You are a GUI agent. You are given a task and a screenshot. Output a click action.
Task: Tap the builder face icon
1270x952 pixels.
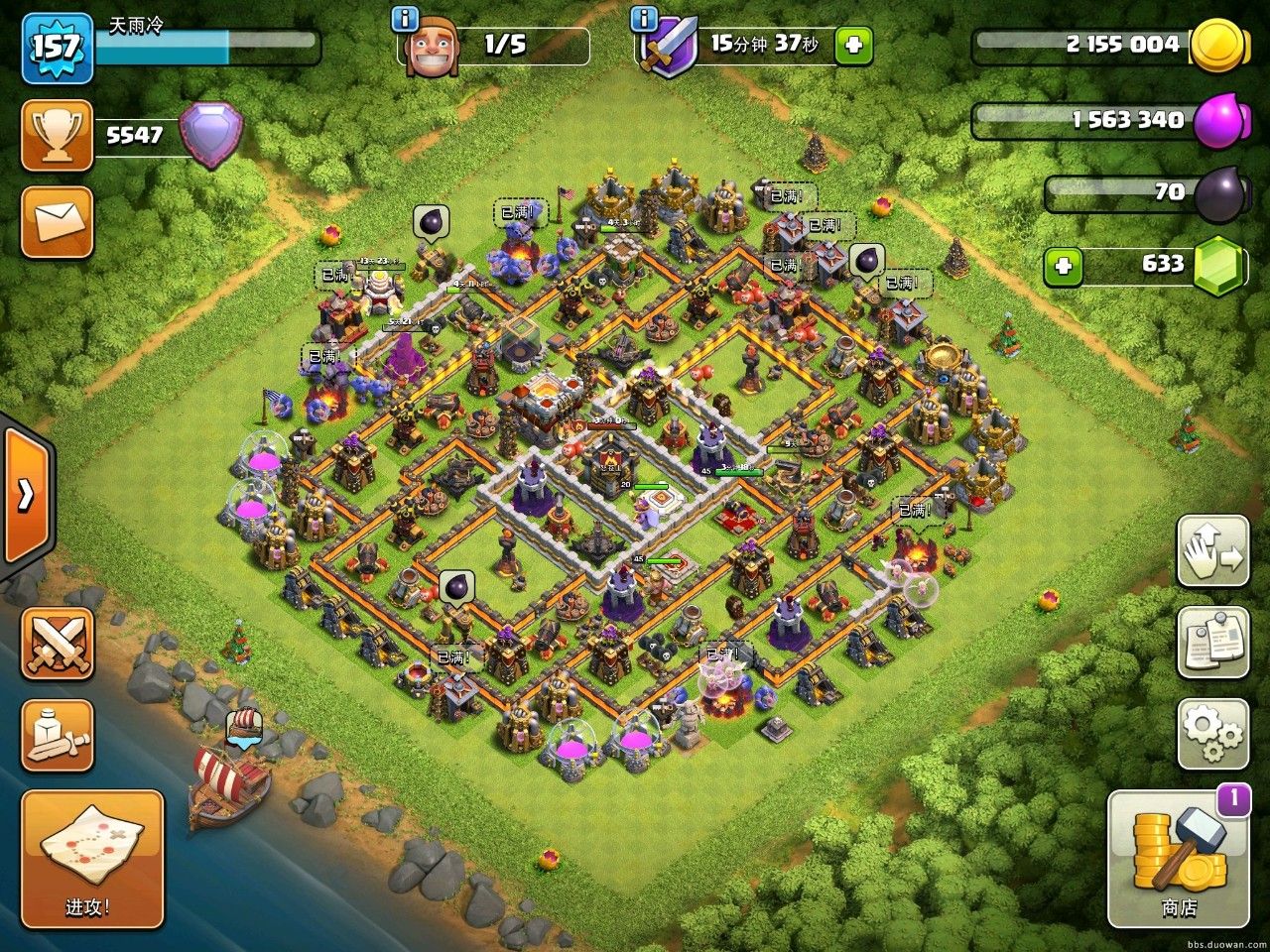tap(433, 48)
